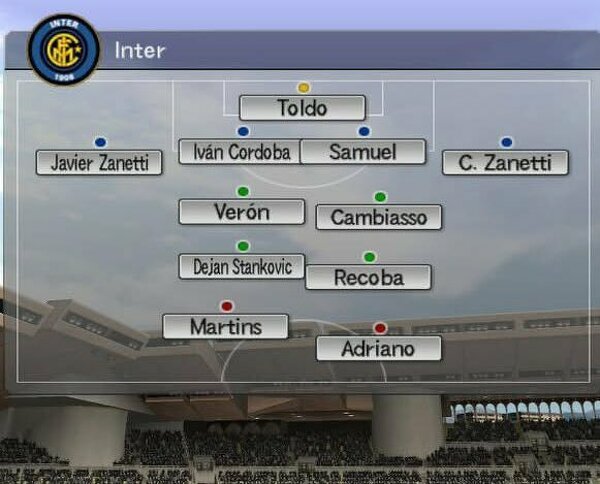This screenshot has width=600, height=484.
Task: Select striker Martins
Action: [x=225, y=327]
